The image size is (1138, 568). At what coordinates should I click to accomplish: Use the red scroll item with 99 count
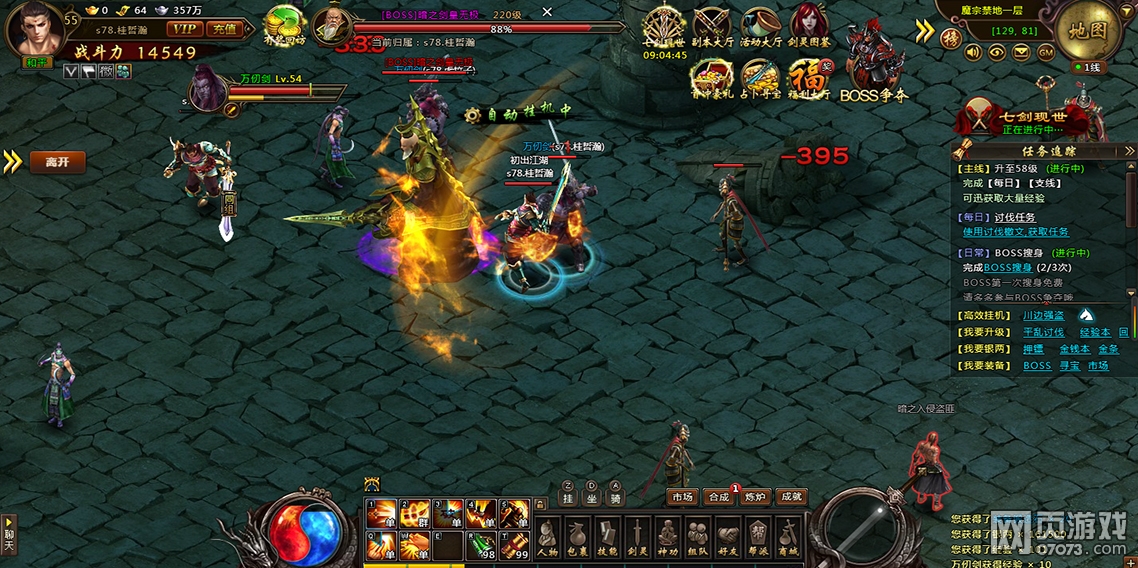click(x=516, y=545)
